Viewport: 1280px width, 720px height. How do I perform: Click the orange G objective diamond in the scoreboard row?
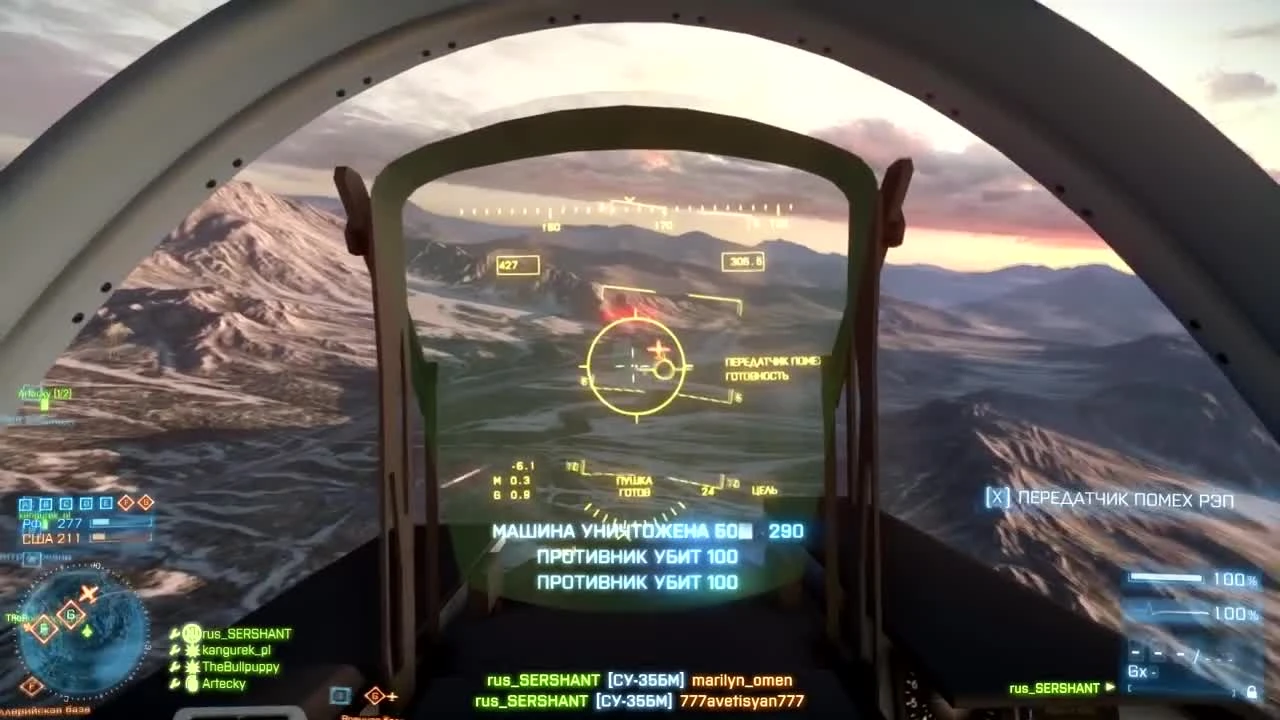pyautogui.click(x=145, y=503)
